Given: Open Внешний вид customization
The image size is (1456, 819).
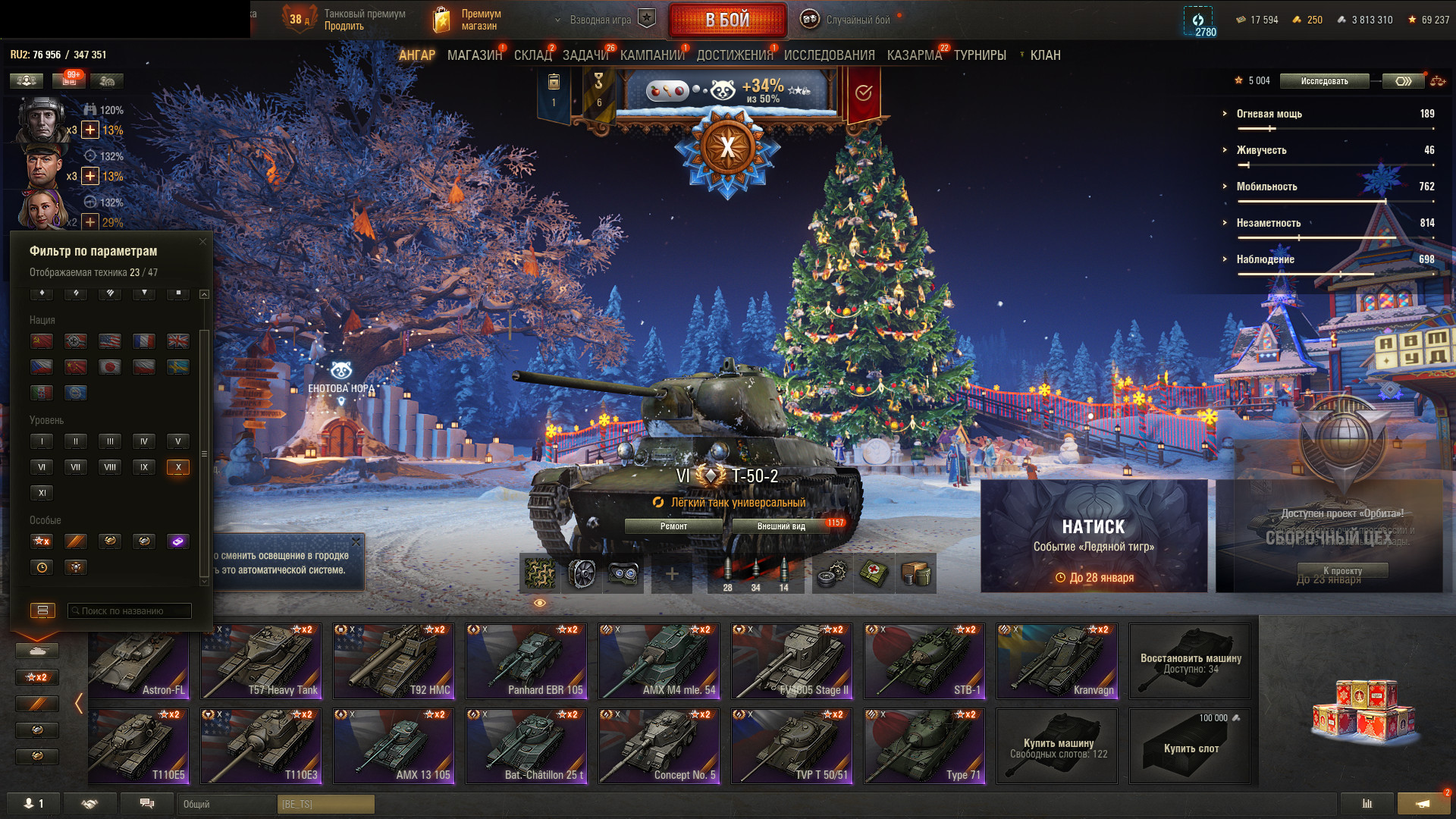Looking at the screenshot, I should click(x=781, y=526).
